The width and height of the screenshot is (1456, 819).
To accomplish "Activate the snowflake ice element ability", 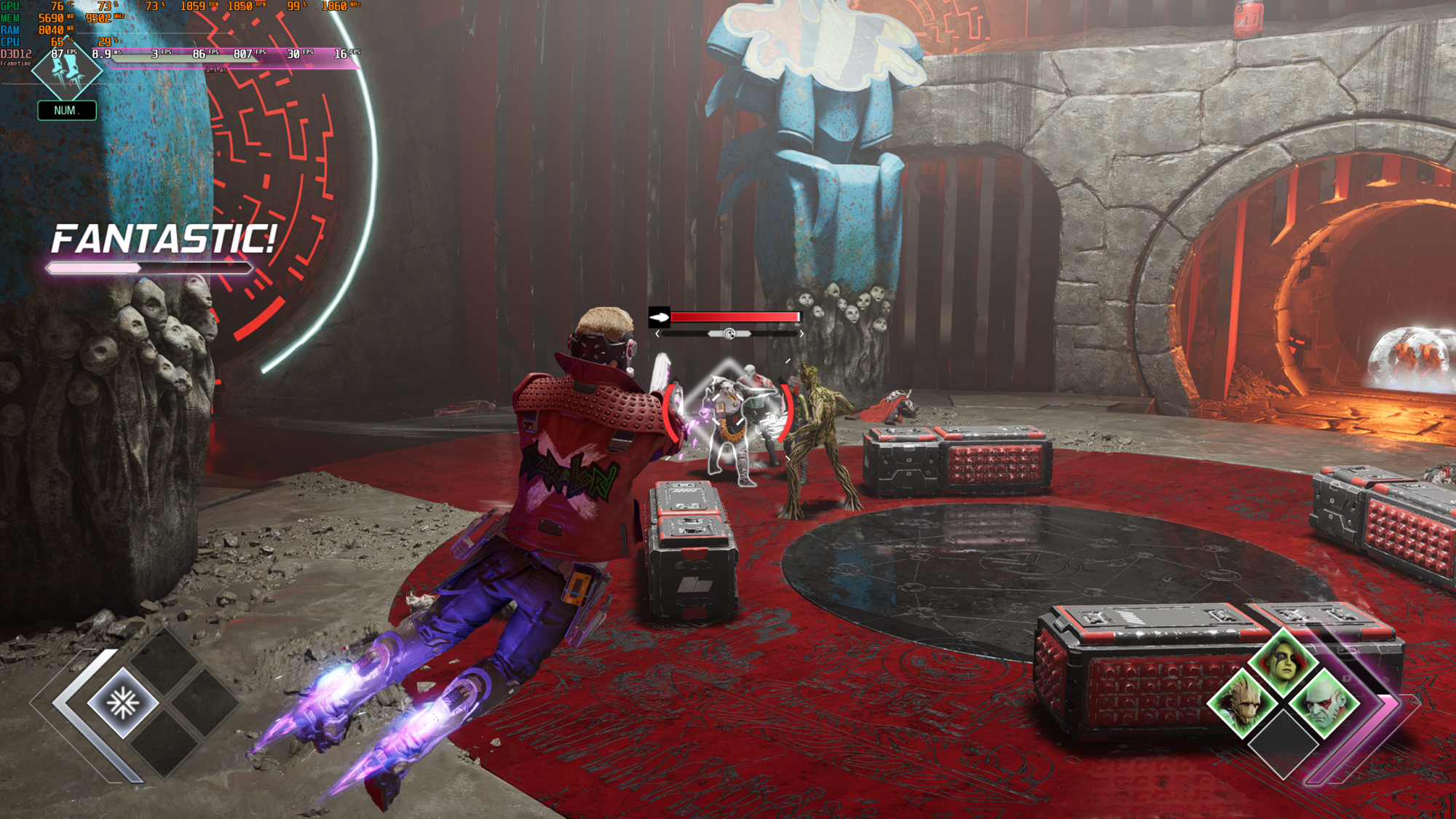I will coord(123,703).
